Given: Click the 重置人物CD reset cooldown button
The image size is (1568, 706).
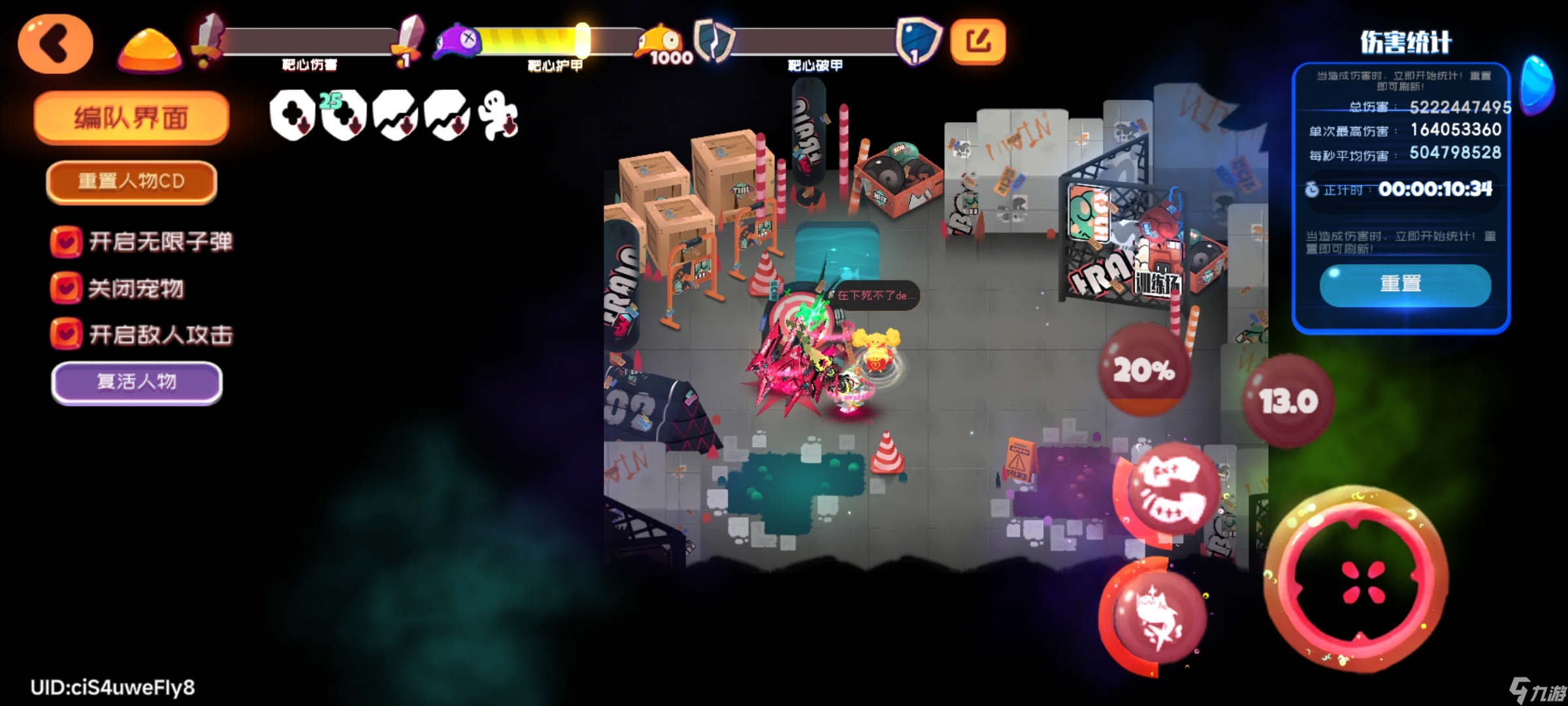Looking at the screenshot, I should click(x=131, y=181).
